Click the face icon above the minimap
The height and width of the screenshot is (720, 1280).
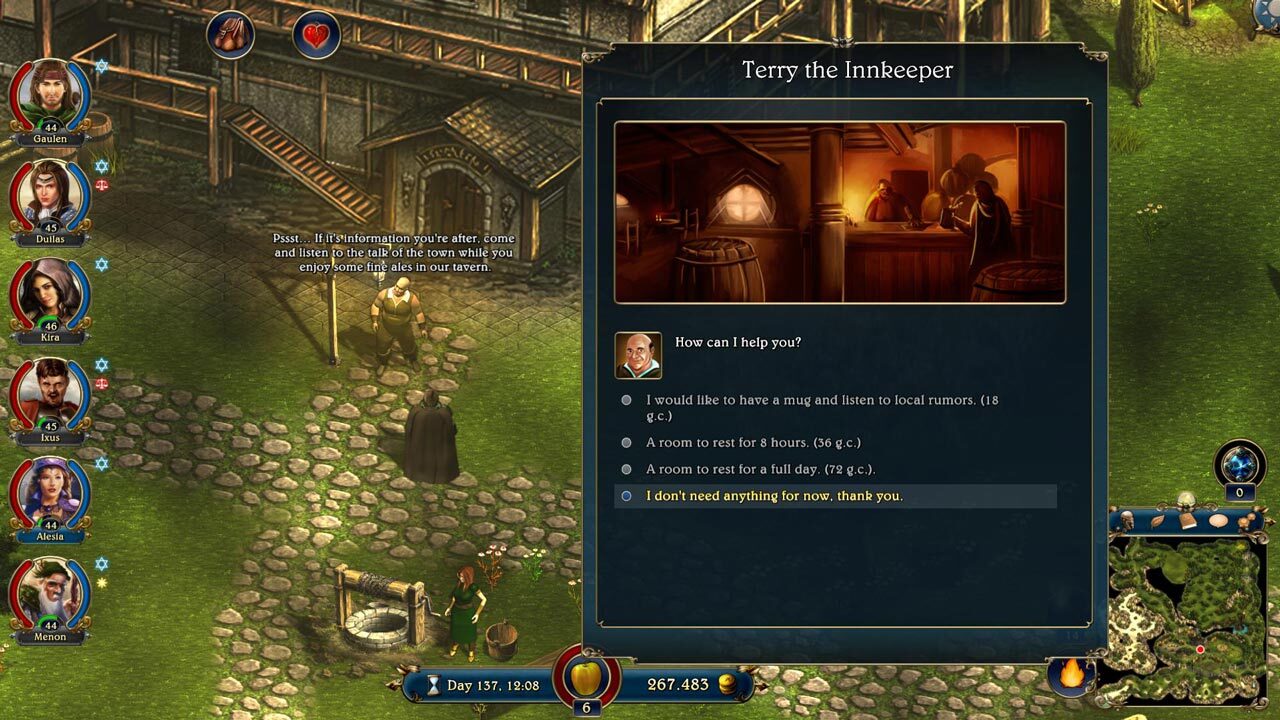click(x=1127, y=519)
